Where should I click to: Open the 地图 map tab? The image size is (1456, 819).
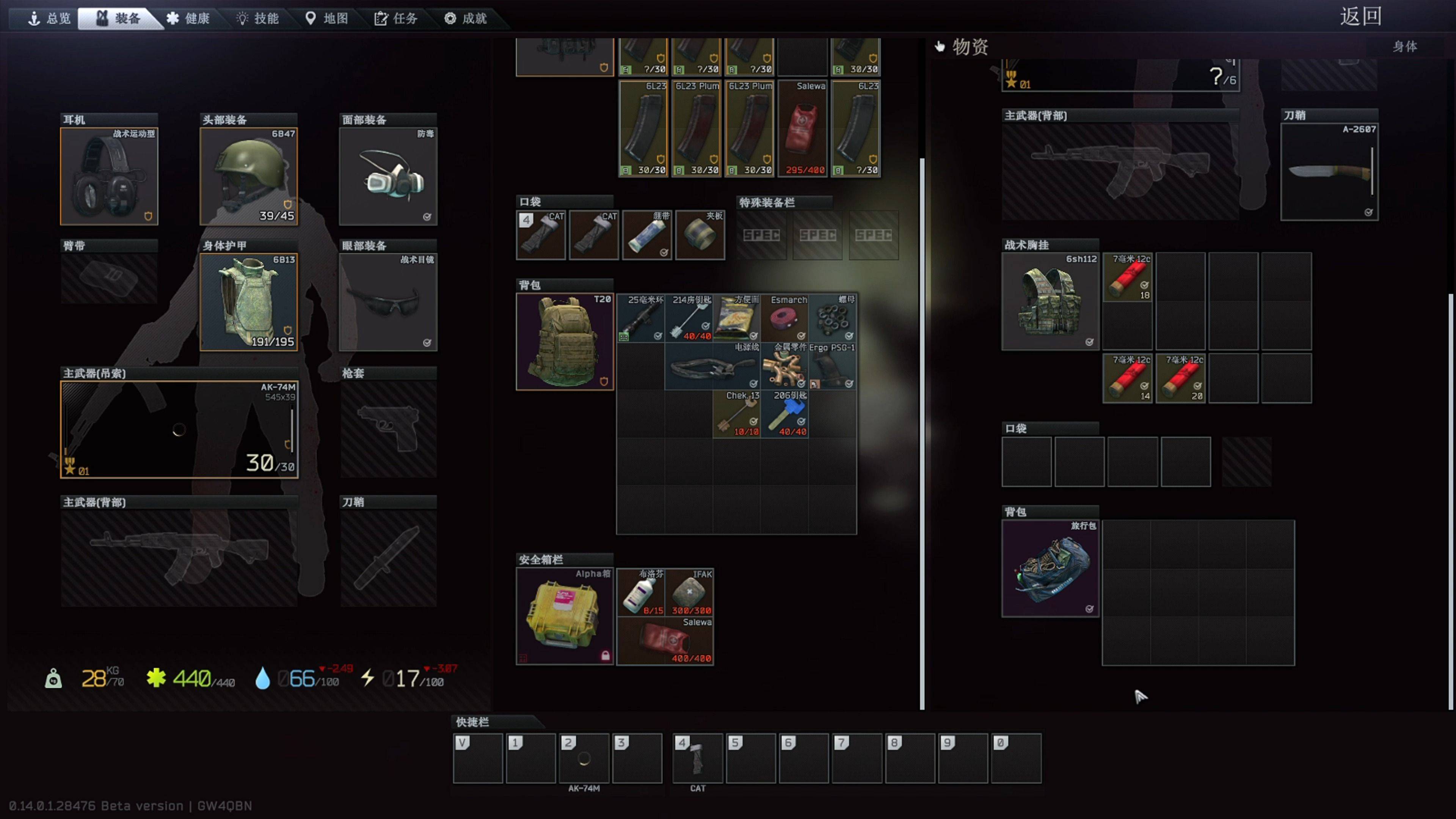point(327,19)
